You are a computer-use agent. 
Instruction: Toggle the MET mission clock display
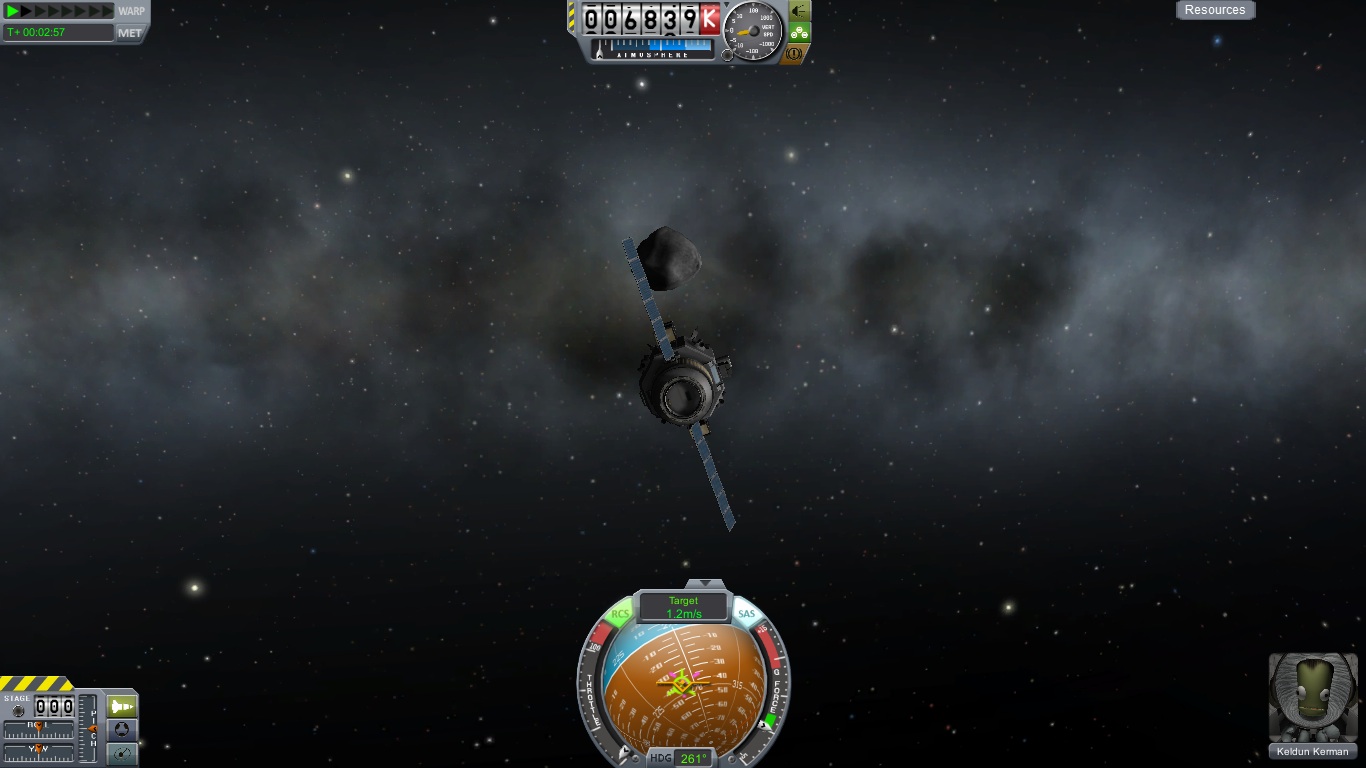tap(130, 33)
